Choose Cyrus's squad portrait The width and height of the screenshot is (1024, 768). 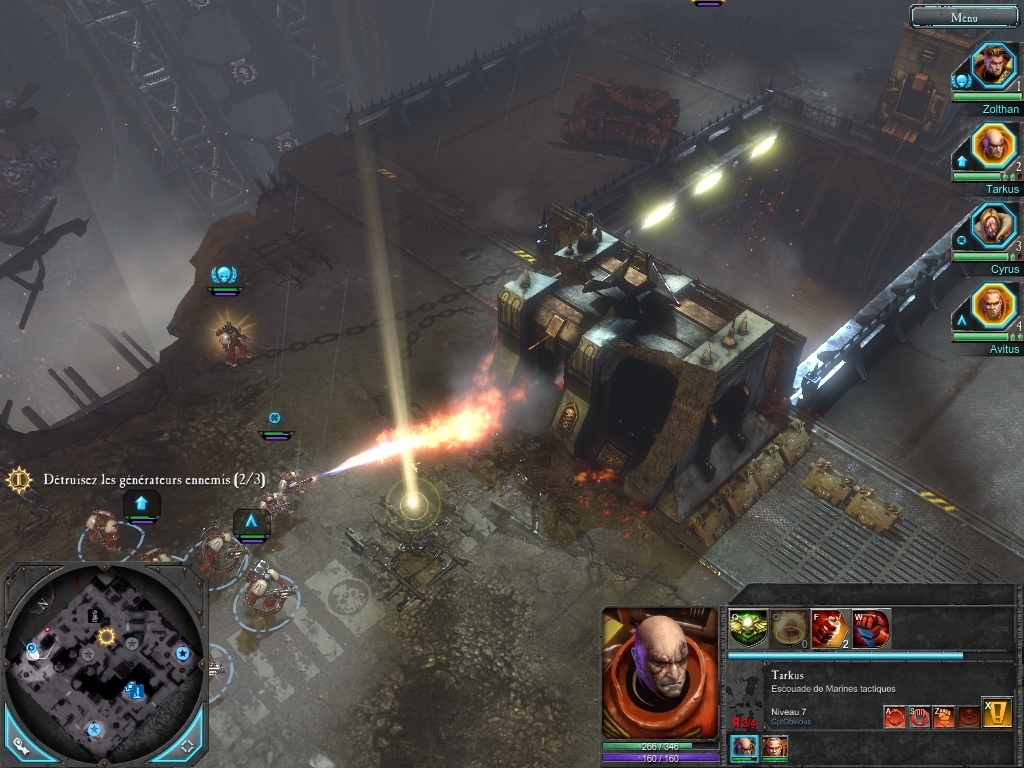click(x=993, y=226)
